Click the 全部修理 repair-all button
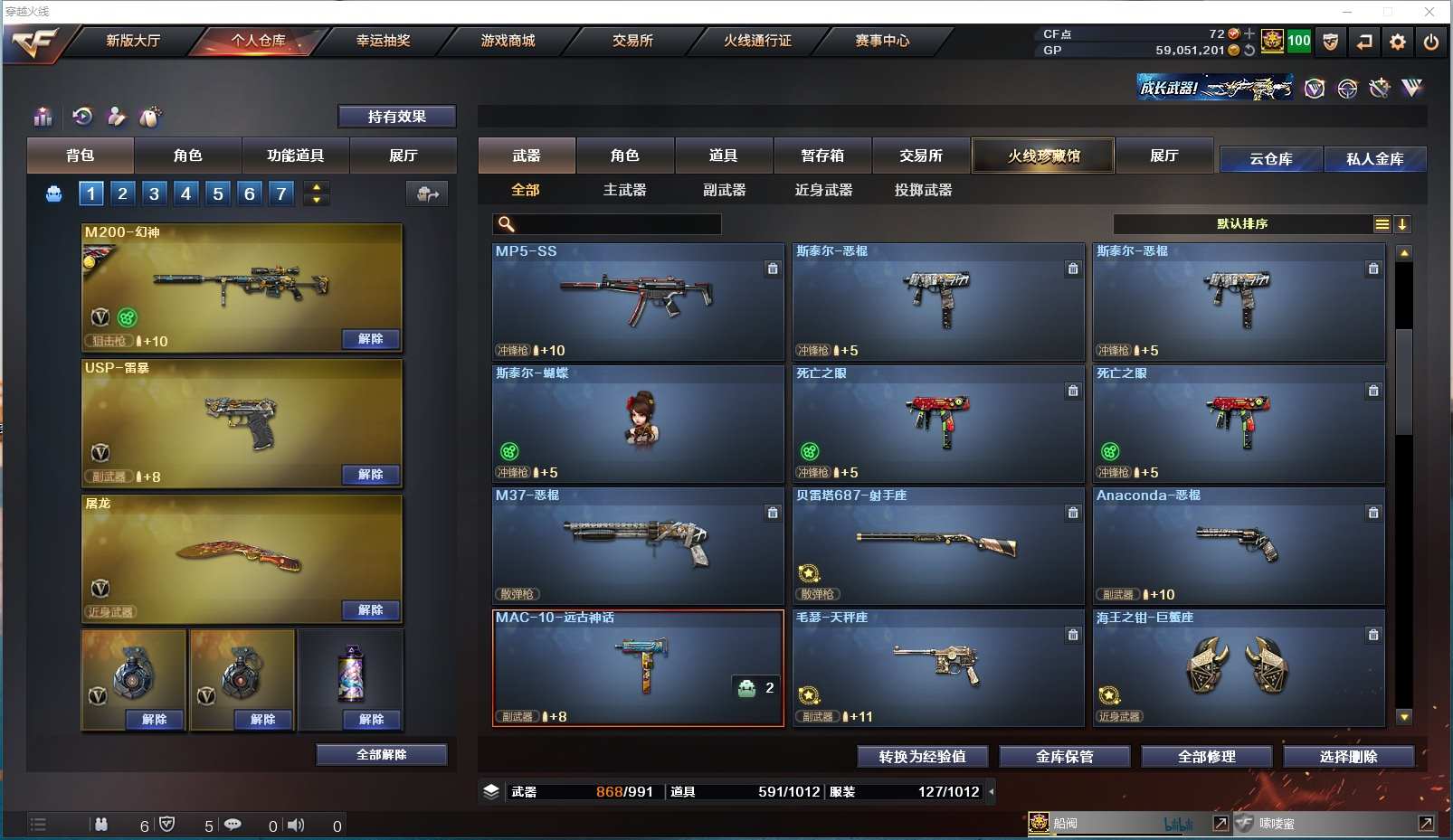 click(1206, 757)
